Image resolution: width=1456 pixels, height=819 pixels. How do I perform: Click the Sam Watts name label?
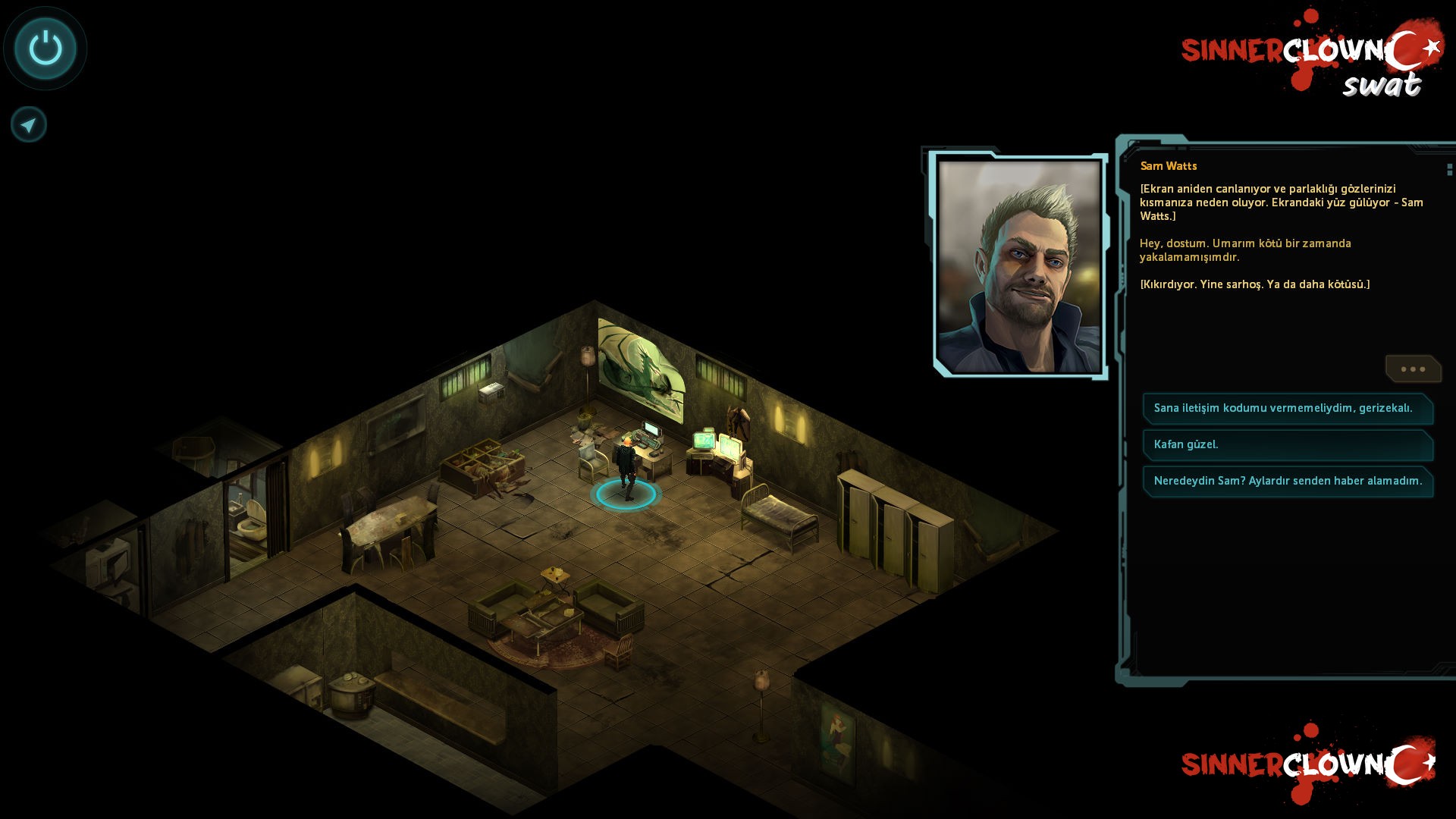tap(1168, 166)
